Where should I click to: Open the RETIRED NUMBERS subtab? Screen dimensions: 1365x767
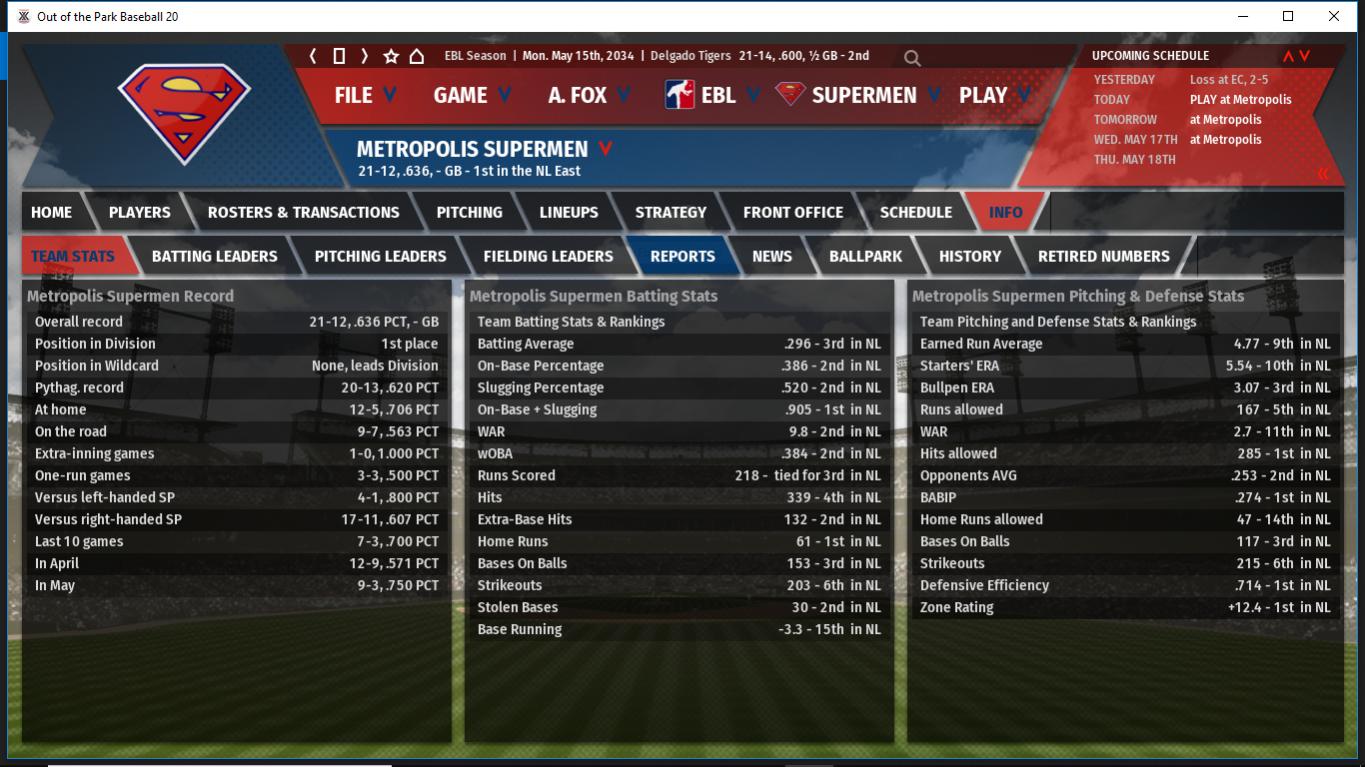point(1103,256)
